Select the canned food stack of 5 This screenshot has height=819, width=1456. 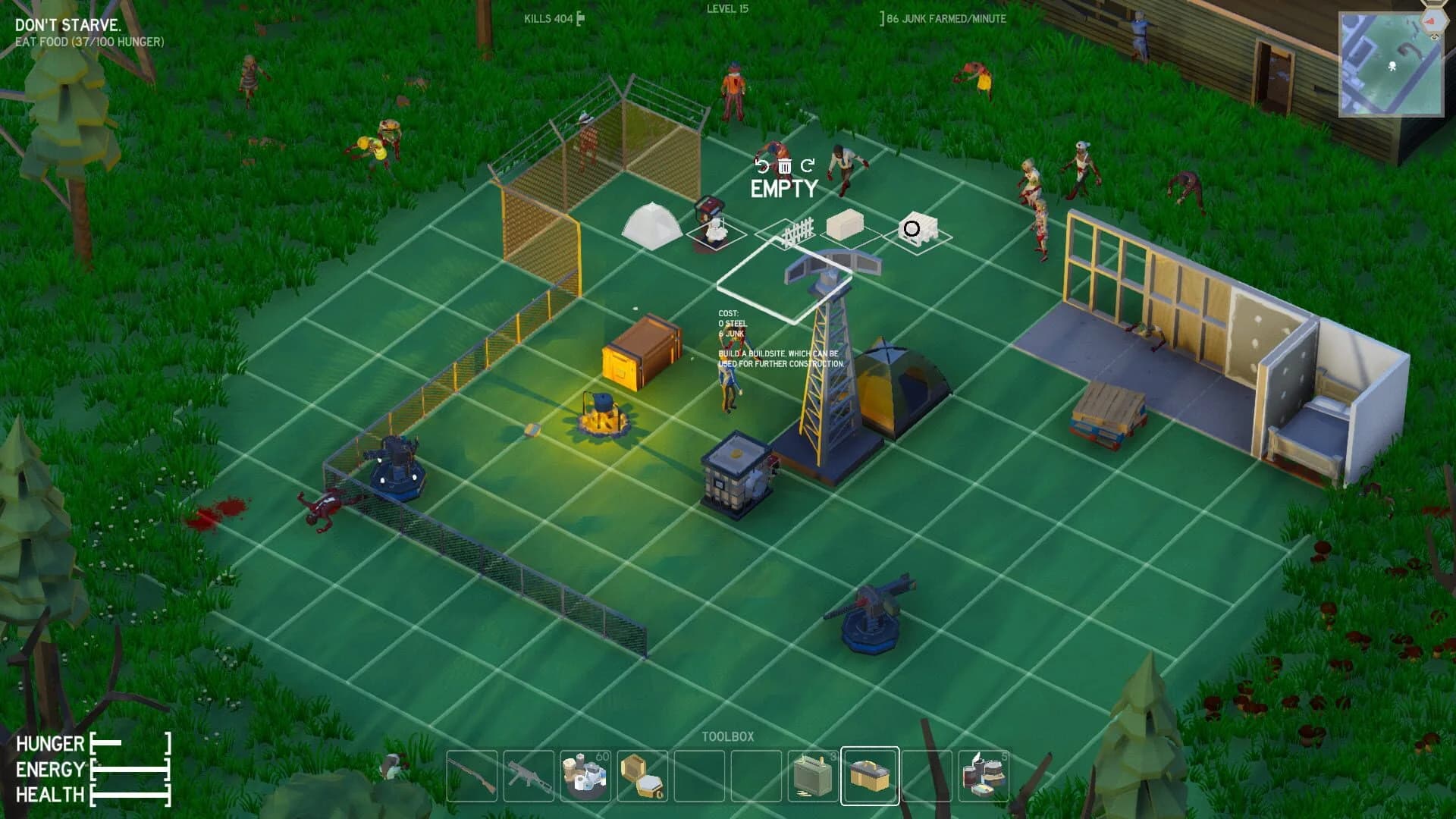[984, 775]
